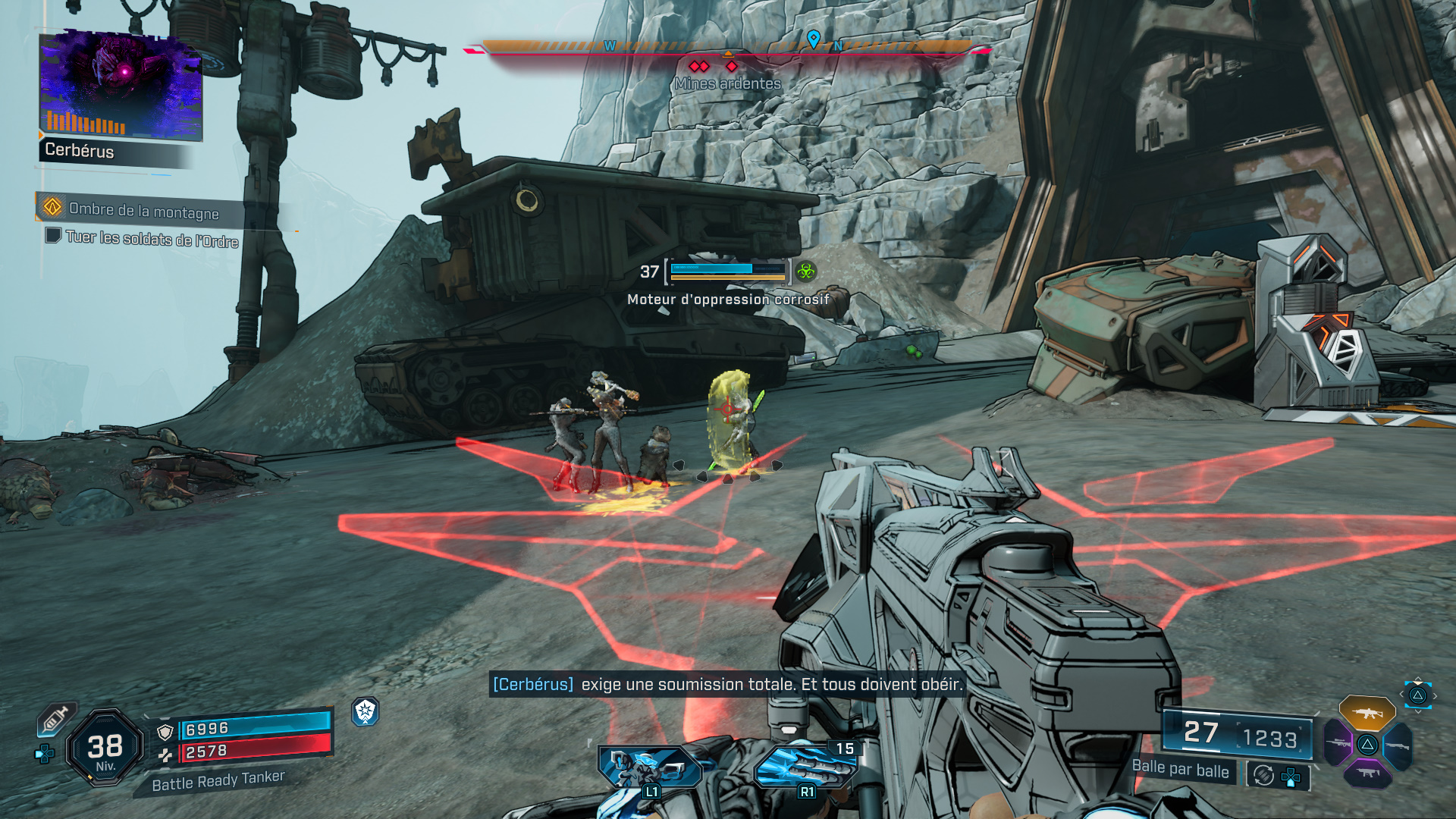Activate the left action skill icon

click(650, 768)
